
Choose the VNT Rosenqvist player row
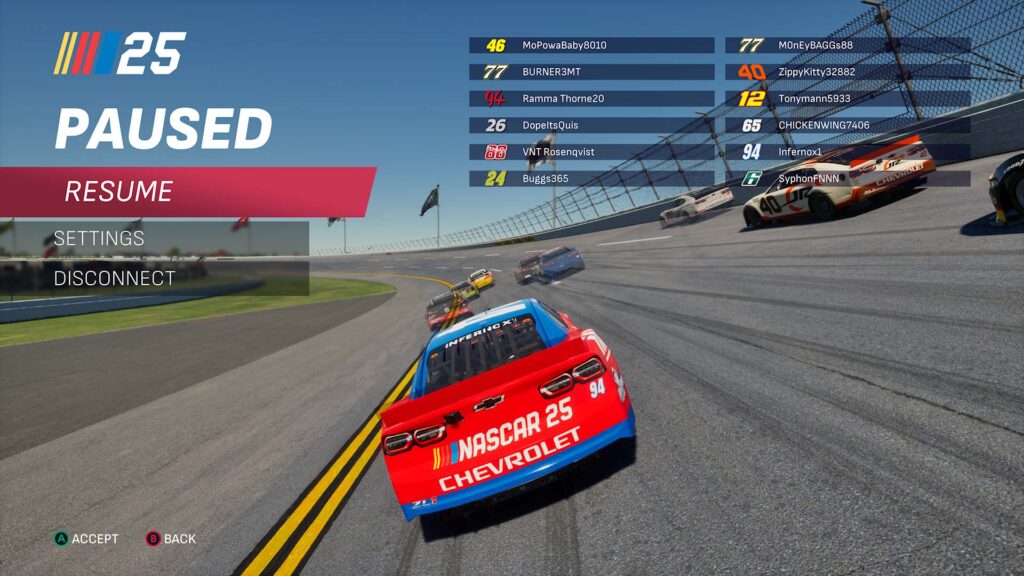click(x=591, y=152)
